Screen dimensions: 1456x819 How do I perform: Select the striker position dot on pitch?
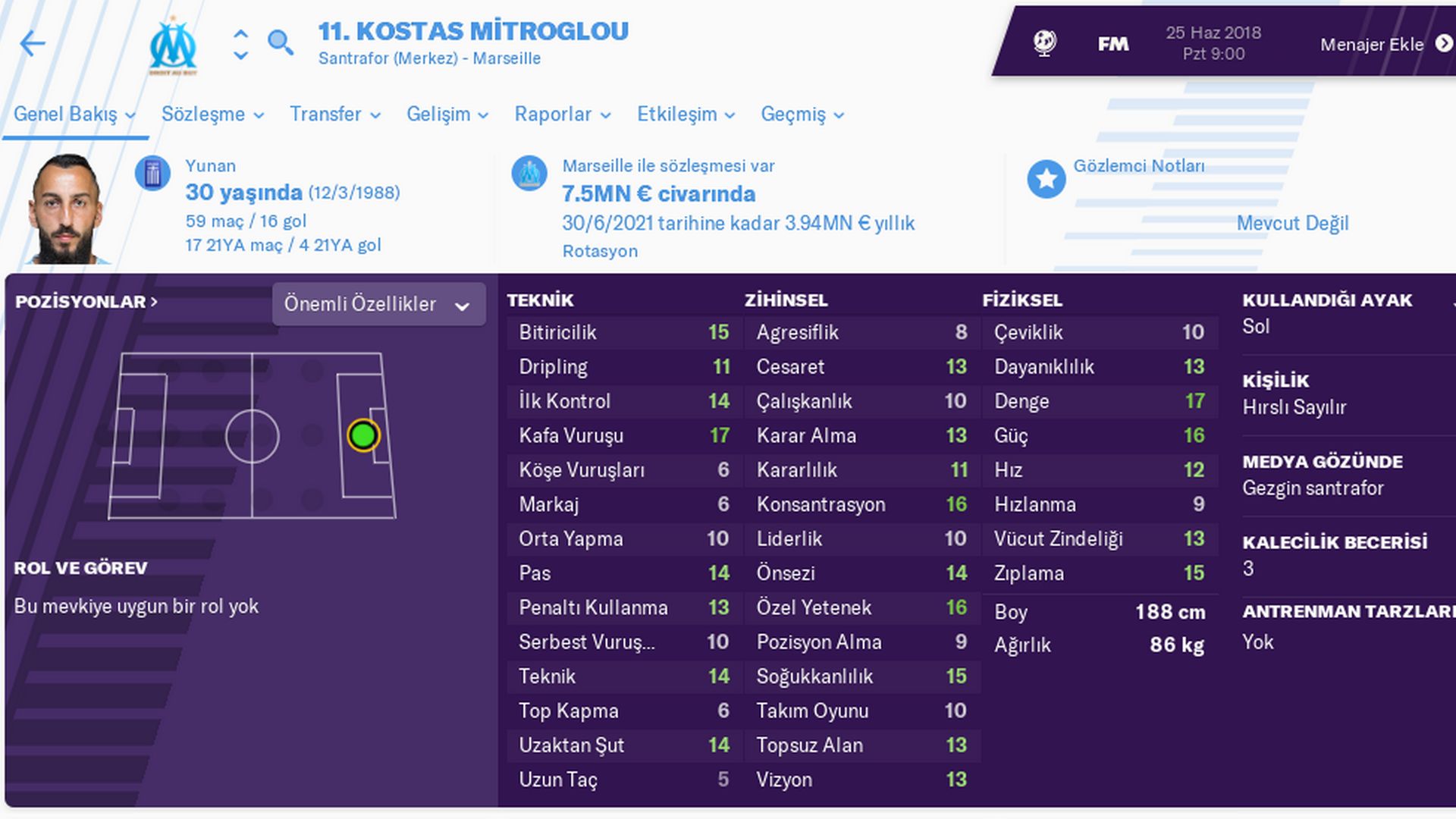tap(363, 436)
